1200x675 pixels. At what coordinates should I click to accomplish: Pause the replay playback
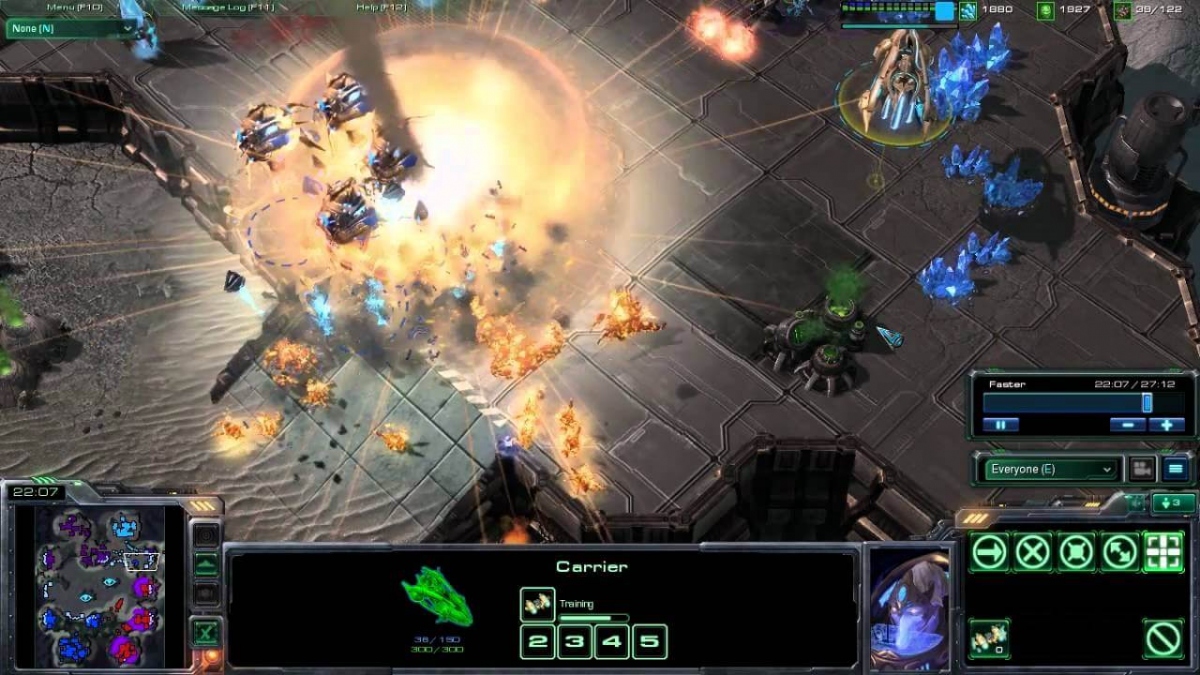click(x=1000, y=424)
